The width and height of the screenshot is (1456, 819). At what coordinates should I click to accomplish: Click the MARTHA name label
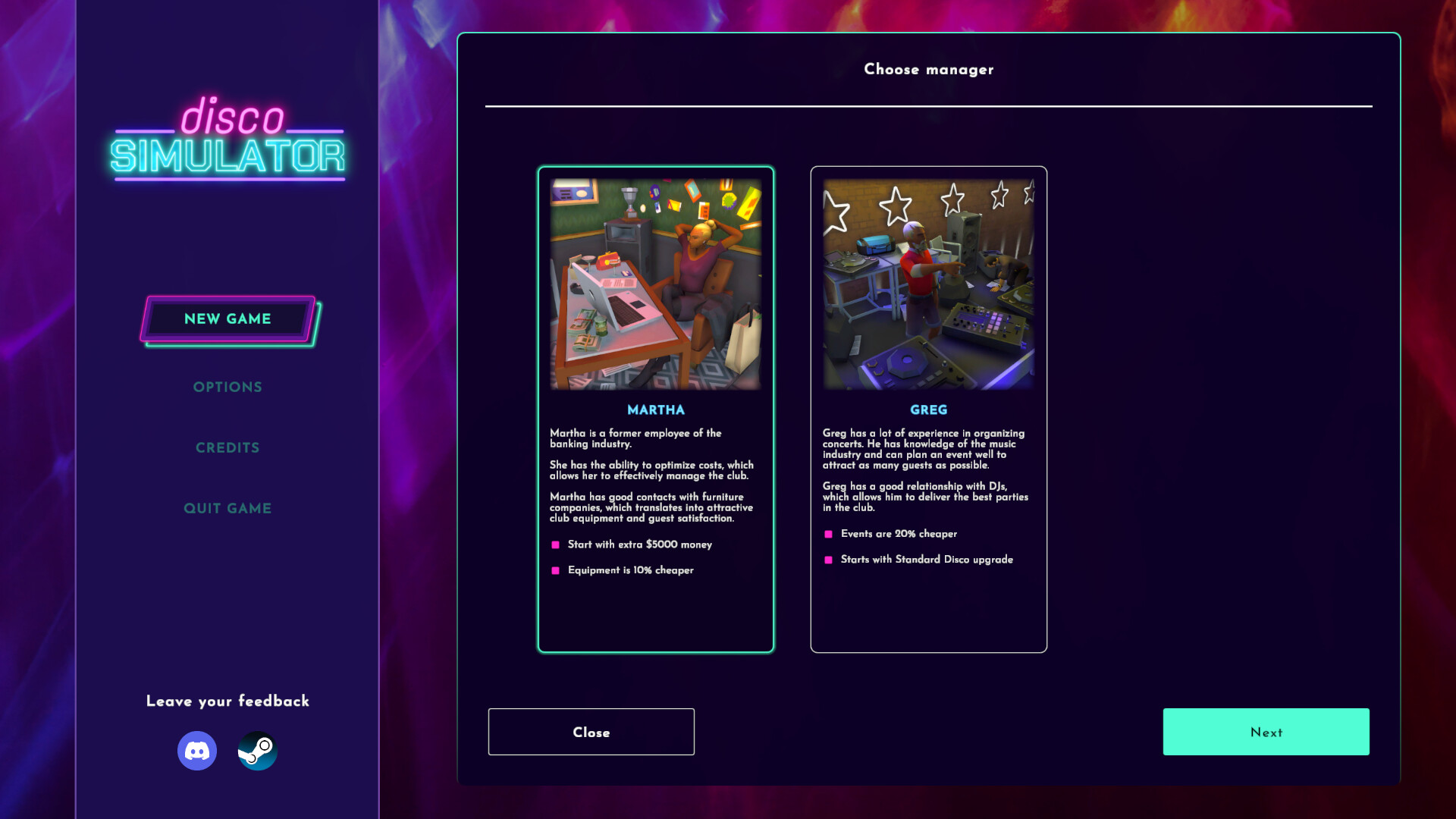654,409
